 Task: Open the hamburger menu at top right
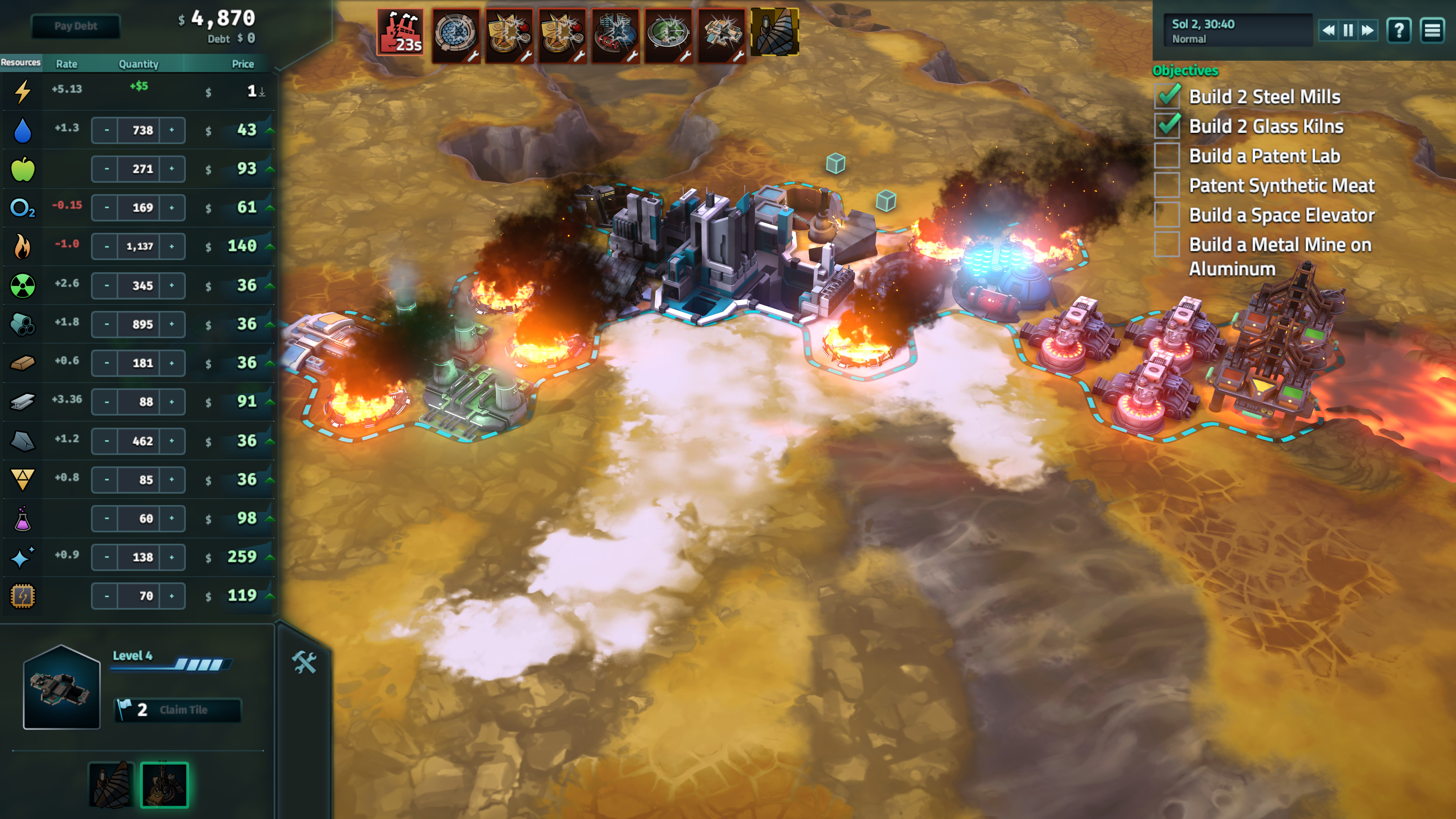coord(1434,30)
